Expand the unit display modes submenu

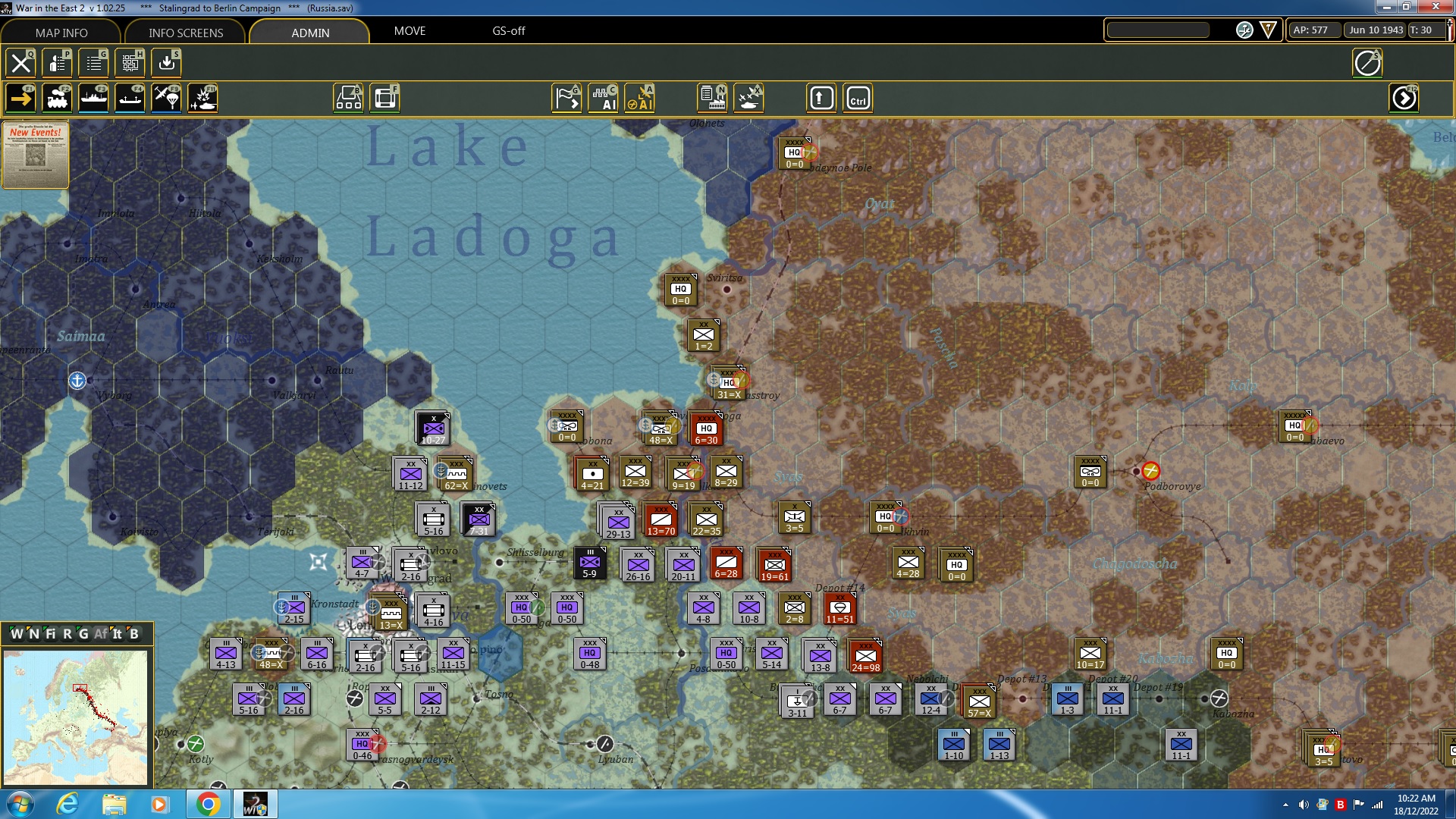348,98
